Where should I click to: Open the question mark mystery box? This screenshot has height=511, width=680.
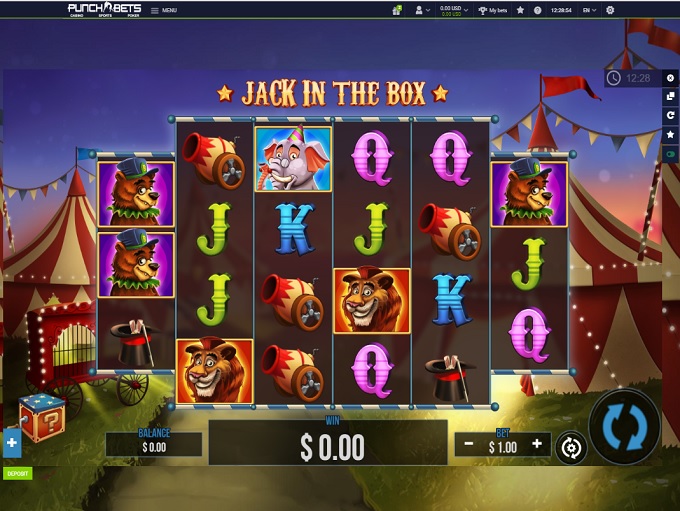tap(42, 418)
